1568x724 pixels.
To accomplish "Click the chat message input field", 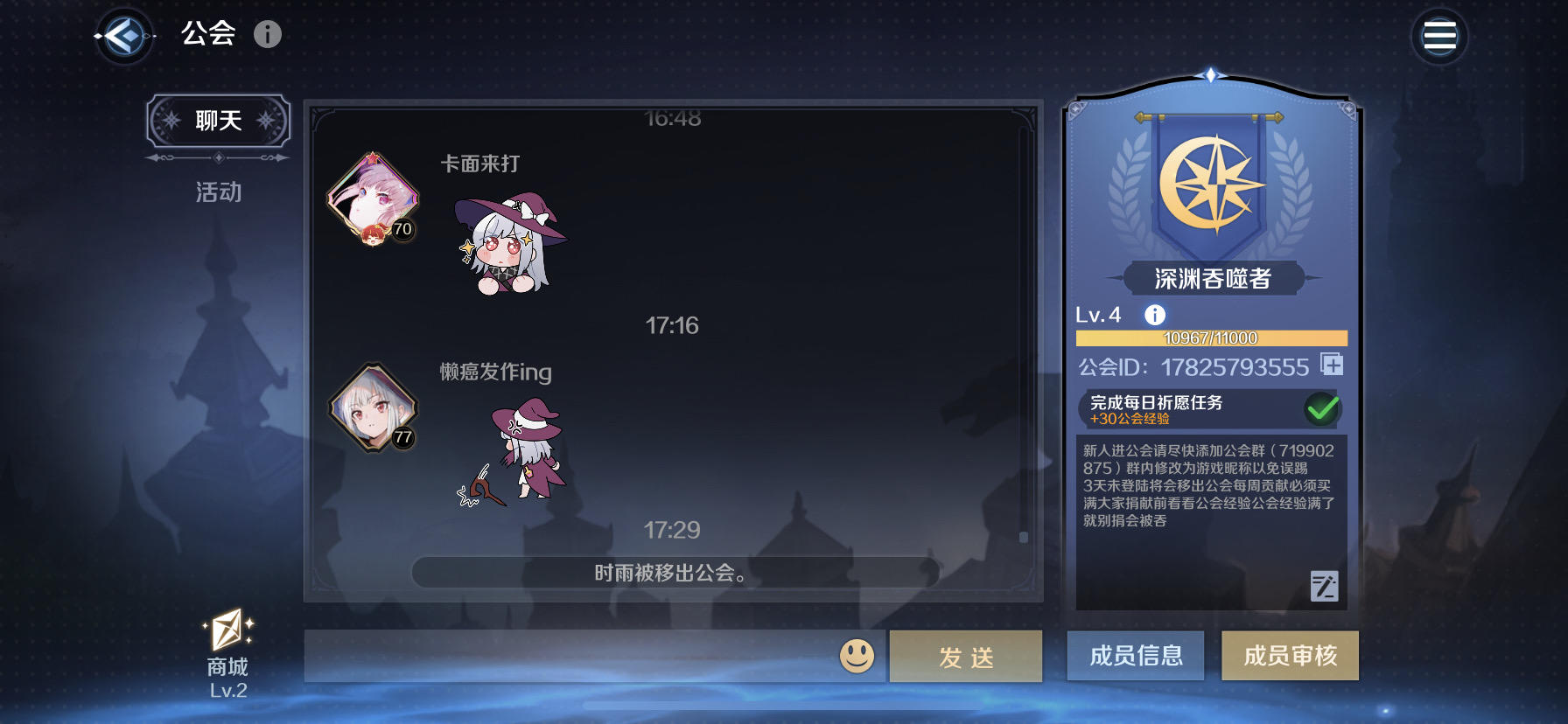I will click(569, 656).
